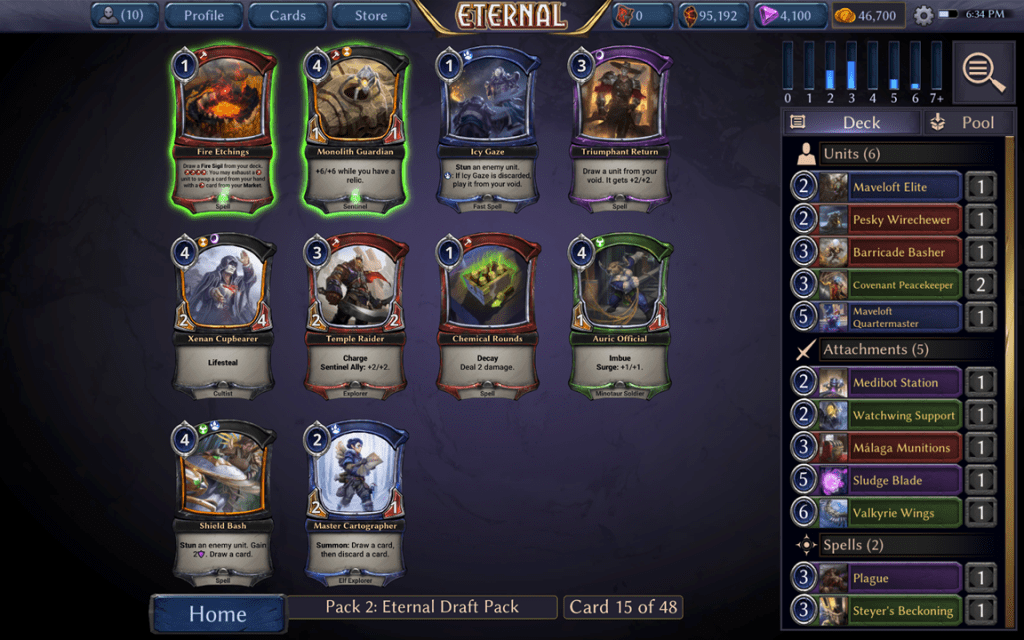Return Home with the Home button

click(217, 613)
